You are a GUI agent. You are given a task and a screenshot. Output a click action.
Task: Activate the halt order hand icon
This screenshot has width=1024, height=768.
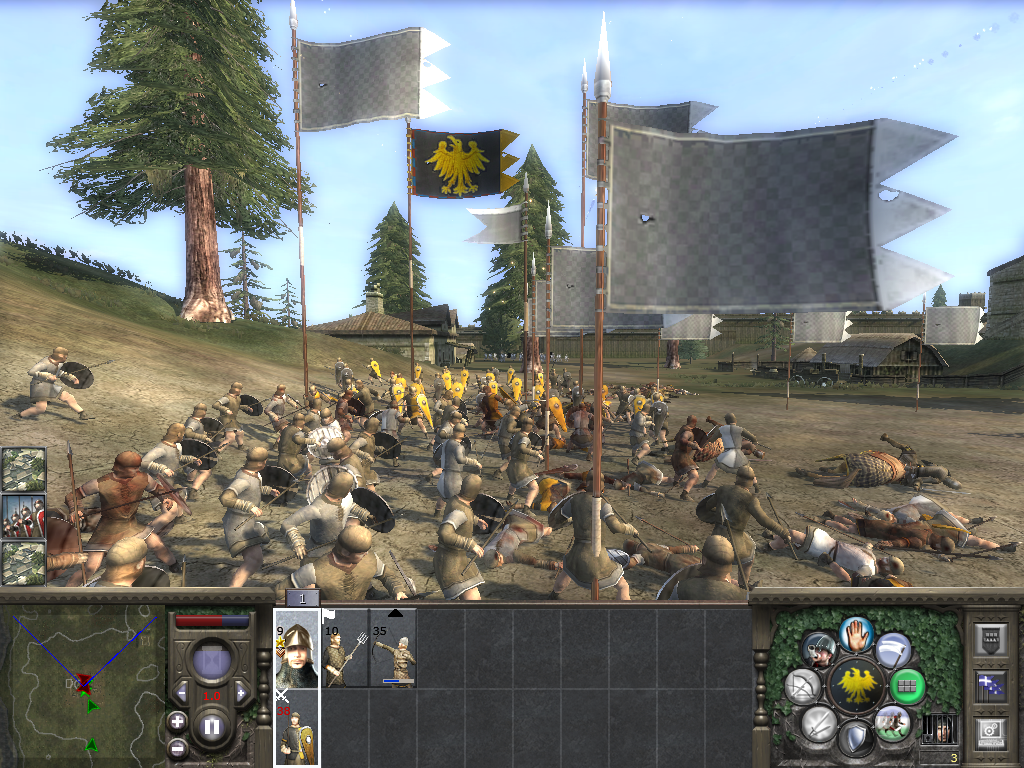click(856, 632)
